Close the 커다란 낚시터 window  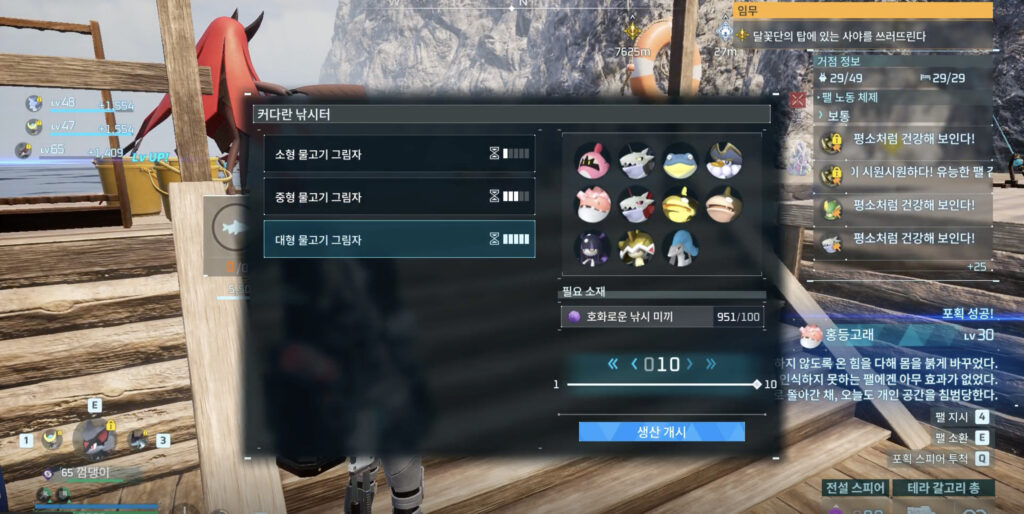tap(797, 100)
